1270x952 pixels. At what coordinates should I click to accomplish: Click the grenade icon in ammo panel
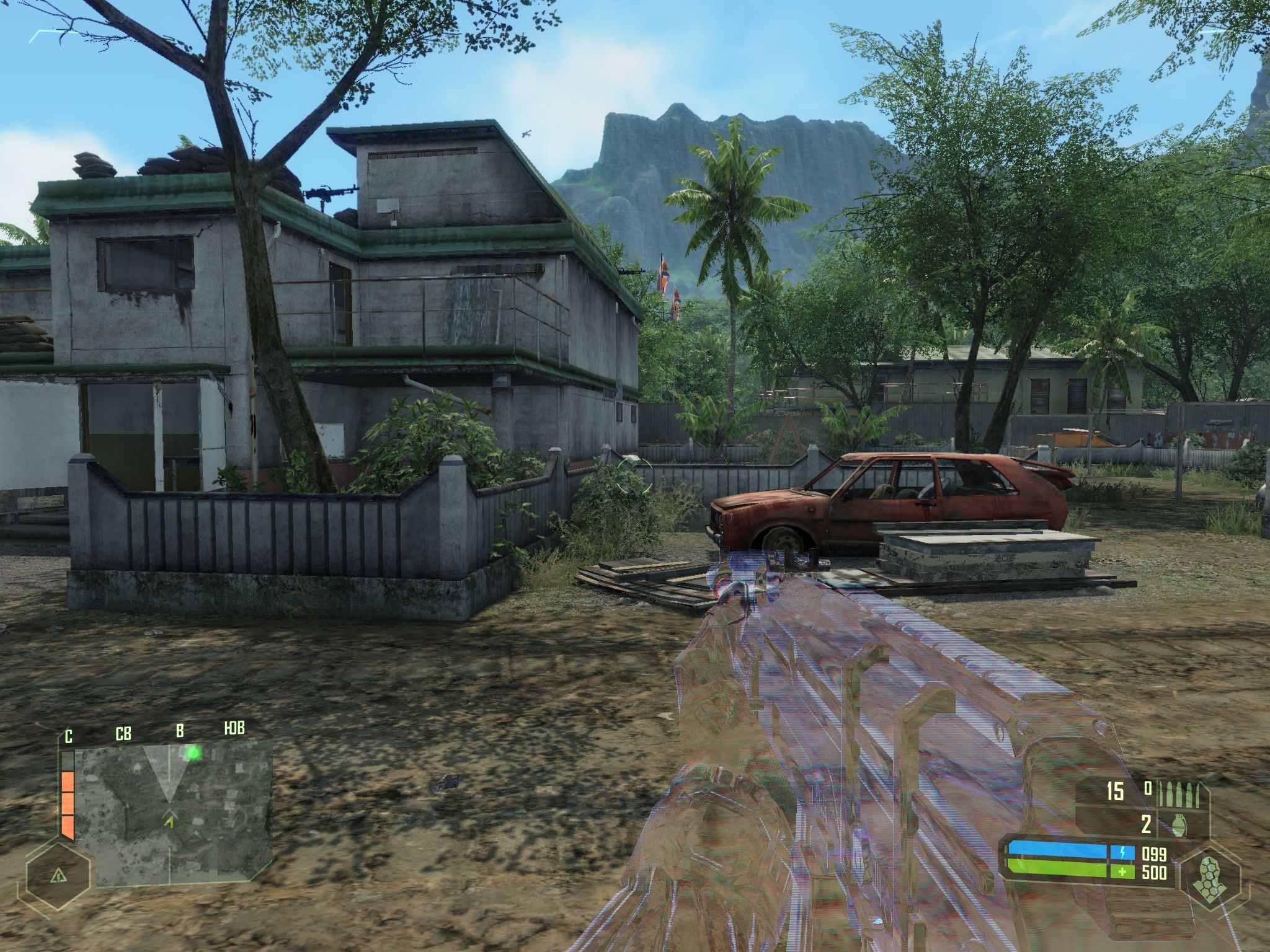(x=1179, y=824)
